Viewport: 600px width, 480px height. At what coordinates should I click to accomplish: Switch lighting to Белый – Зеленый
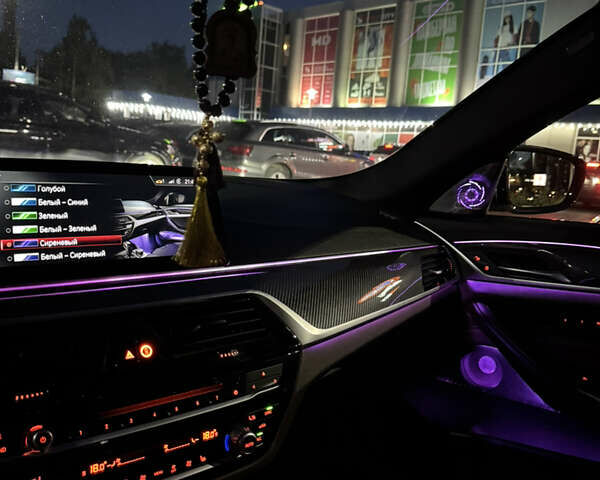[66, 229]
